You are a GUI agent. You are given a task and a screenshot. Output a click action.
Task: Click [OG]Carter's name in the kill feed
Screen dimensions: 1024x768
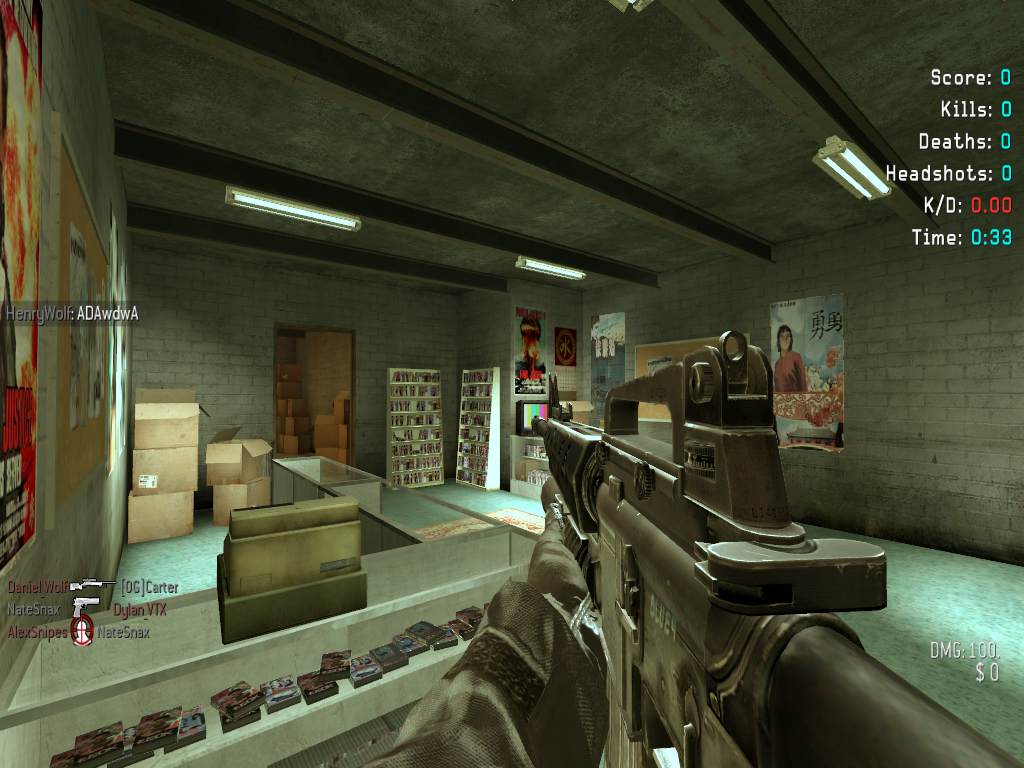point(149,587)
